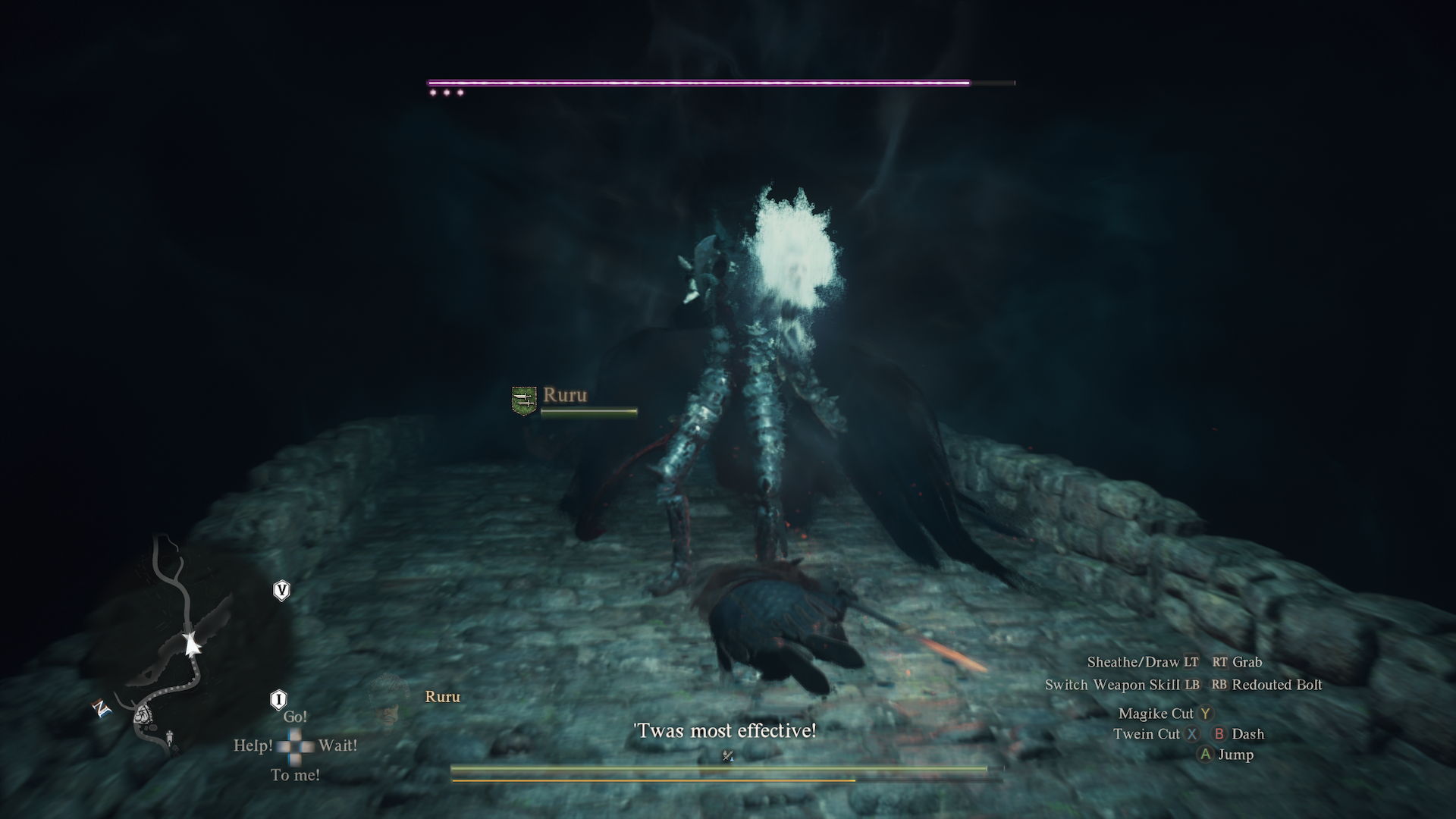Click the A Jump button icon
The image size is (1456, 819).
(1207, 755)
